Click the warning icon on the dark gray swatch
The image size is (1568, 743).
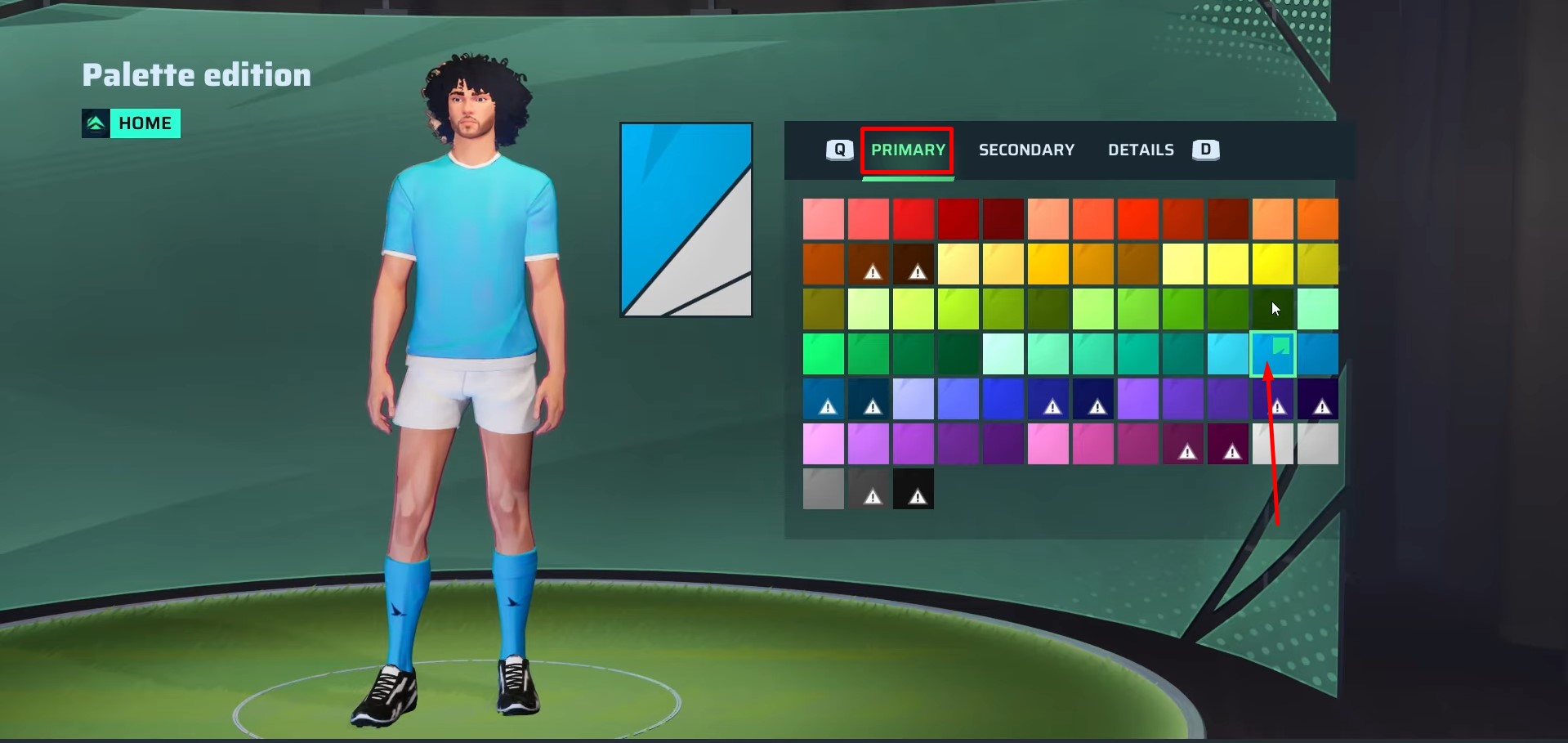872,495
